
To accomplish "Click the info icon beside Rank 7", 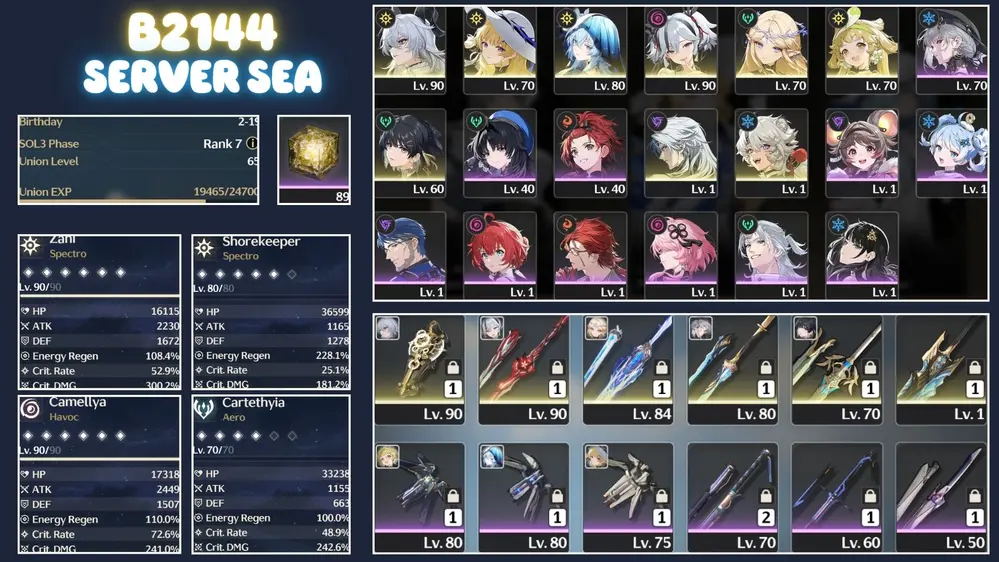I will (252, 144).
